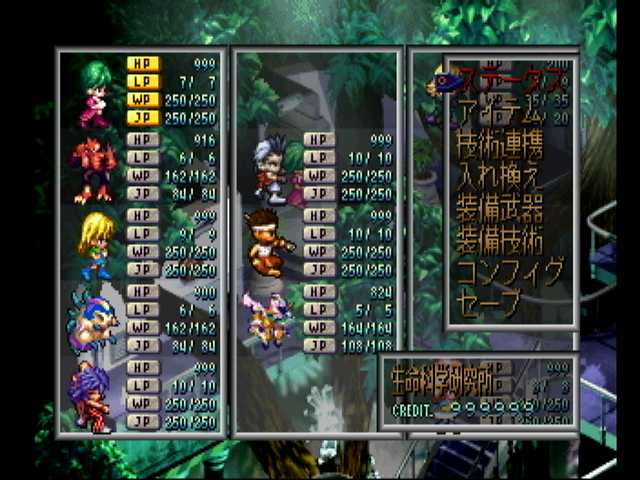Pick the white-haired swordsman party member
Screen dimensions: 640x480
[x=270, y=168]
